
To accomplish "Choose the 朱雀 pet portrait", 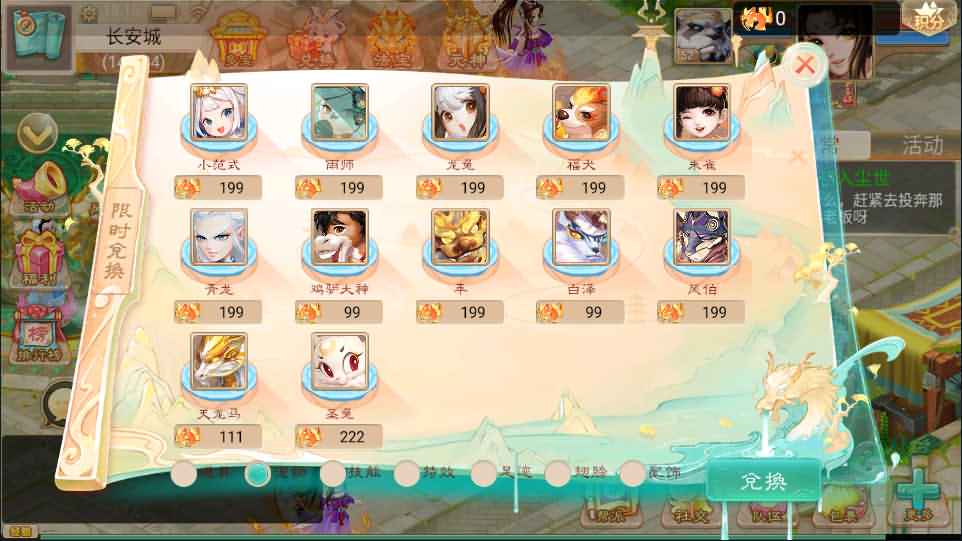I will click(702, 112).
